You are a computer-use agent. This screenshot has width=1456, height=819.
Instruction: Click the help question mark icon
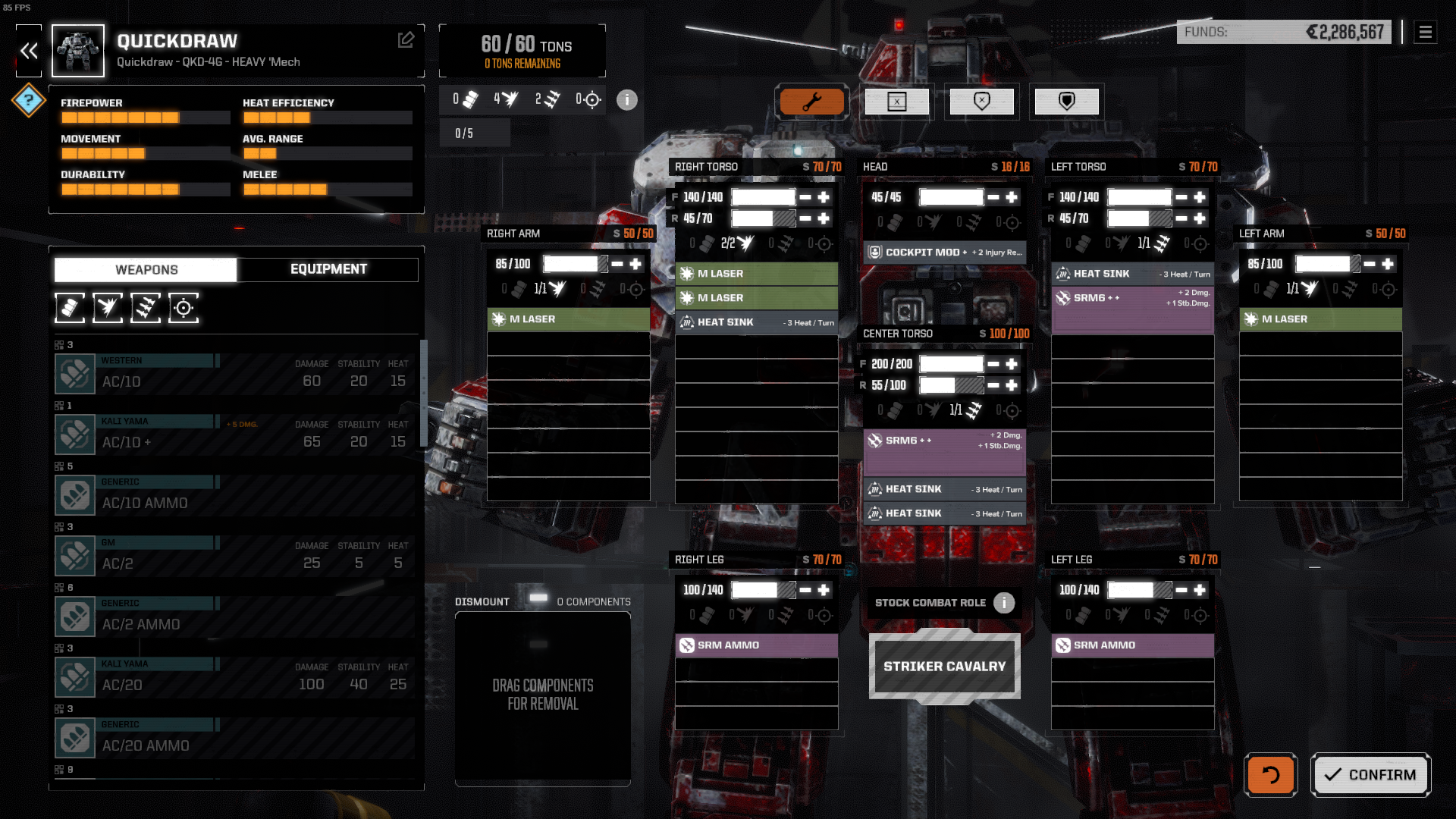[x=28, y=100]
